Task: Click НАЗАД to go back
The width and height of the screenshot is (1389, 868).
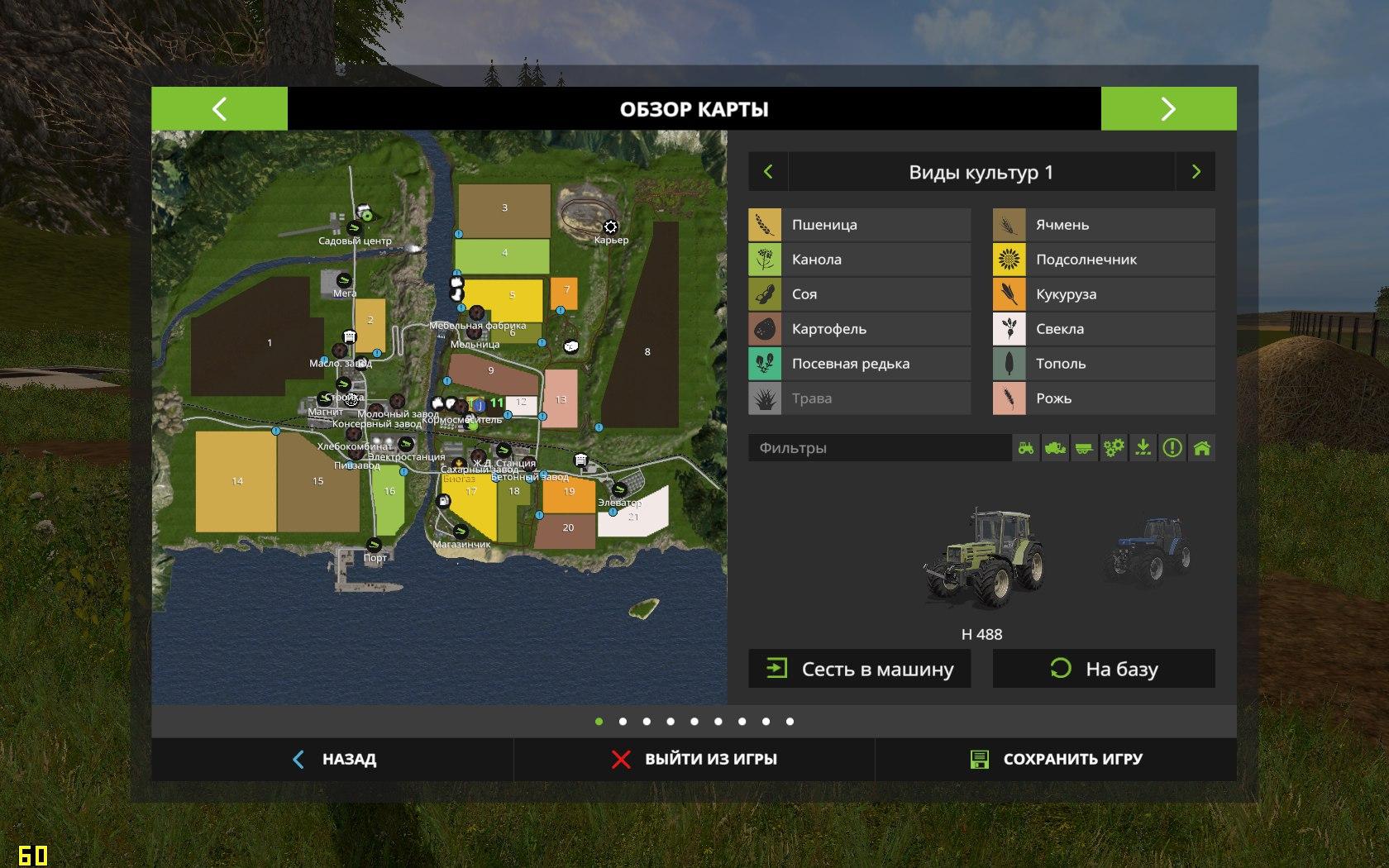Action: [x=334, y=759]
